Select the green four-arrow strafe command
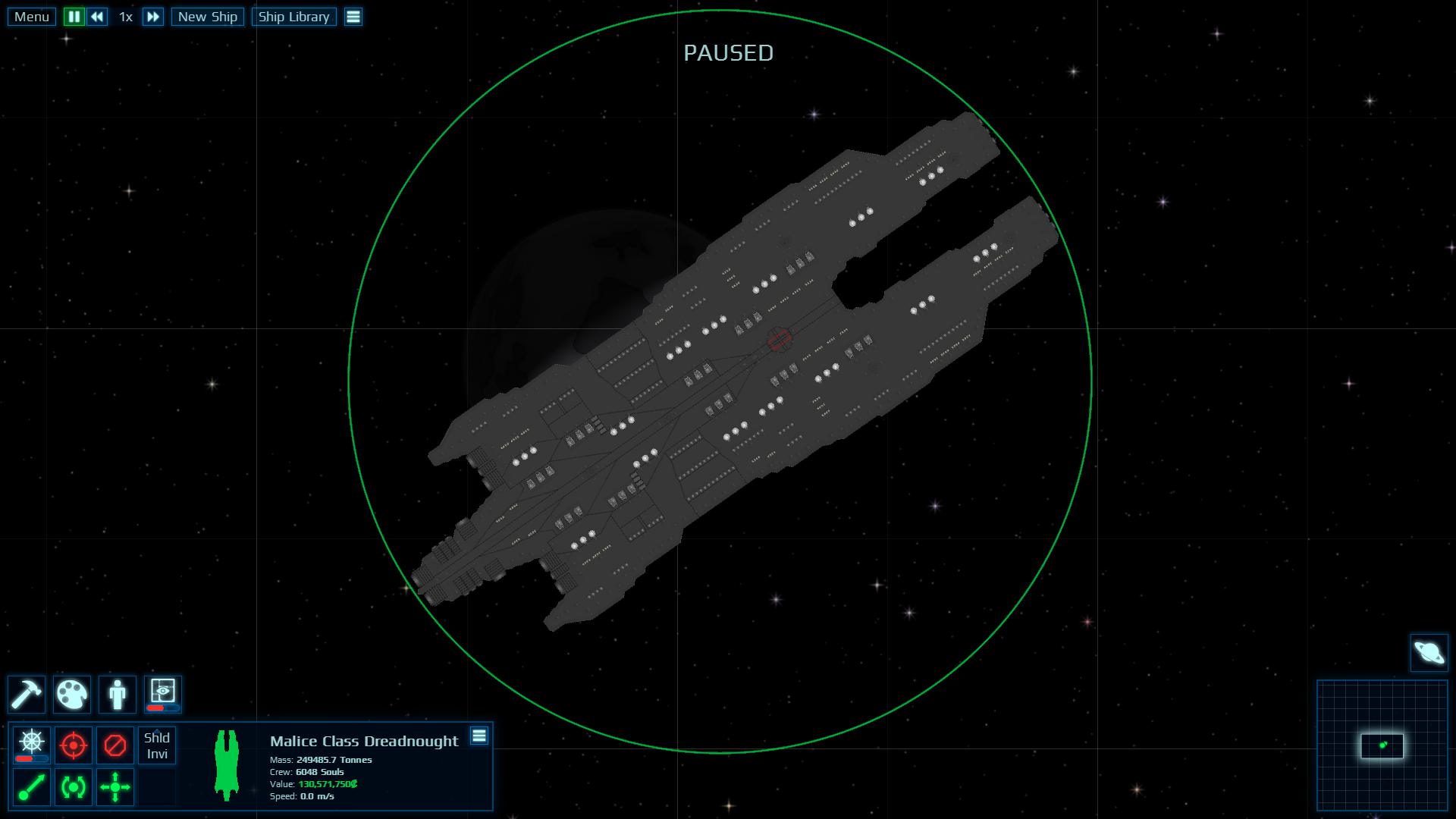The image size is (1456, 819). [115, 787]
